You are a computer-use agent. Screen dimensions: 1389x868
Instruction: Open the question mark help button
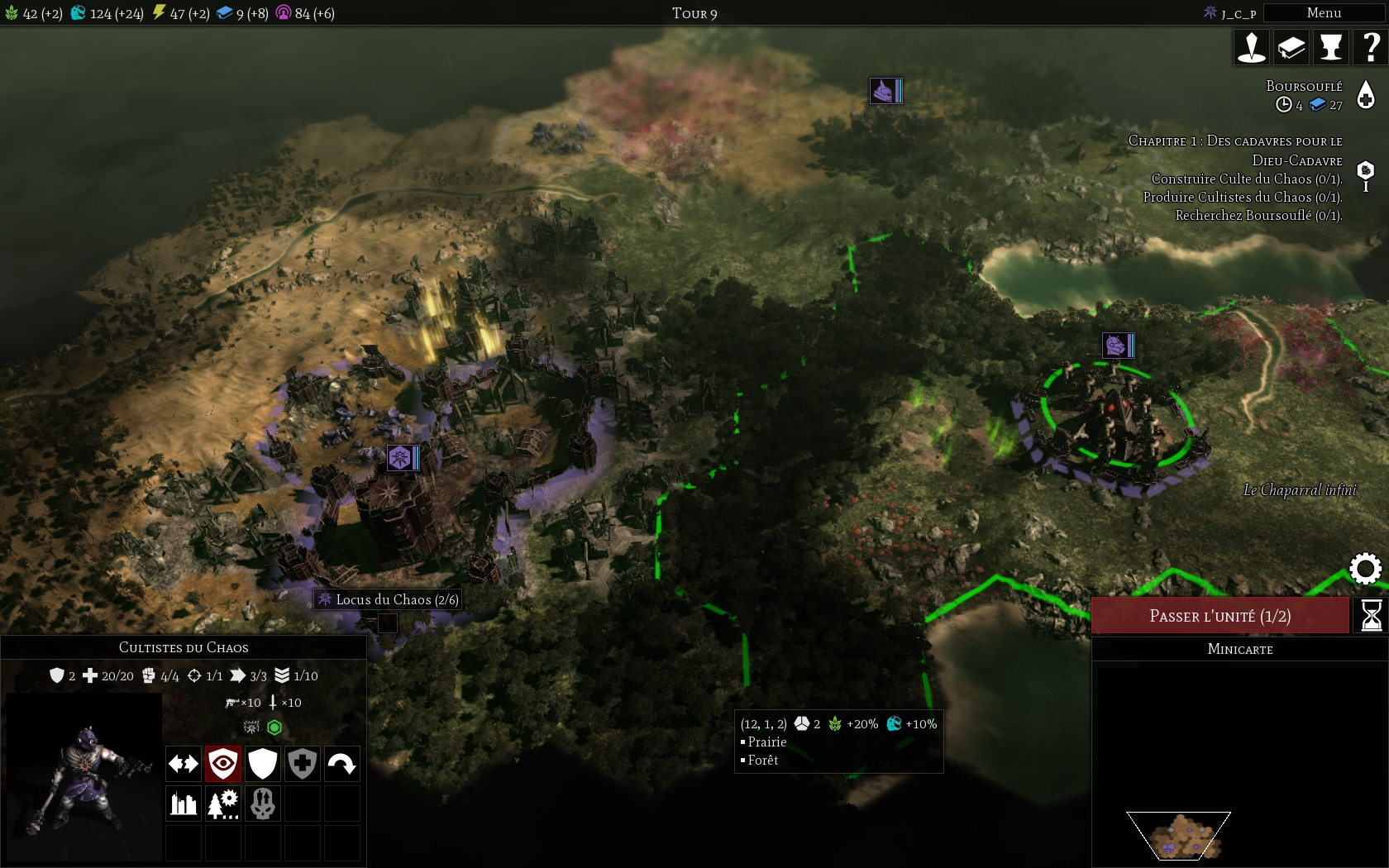click(1370, 47)
